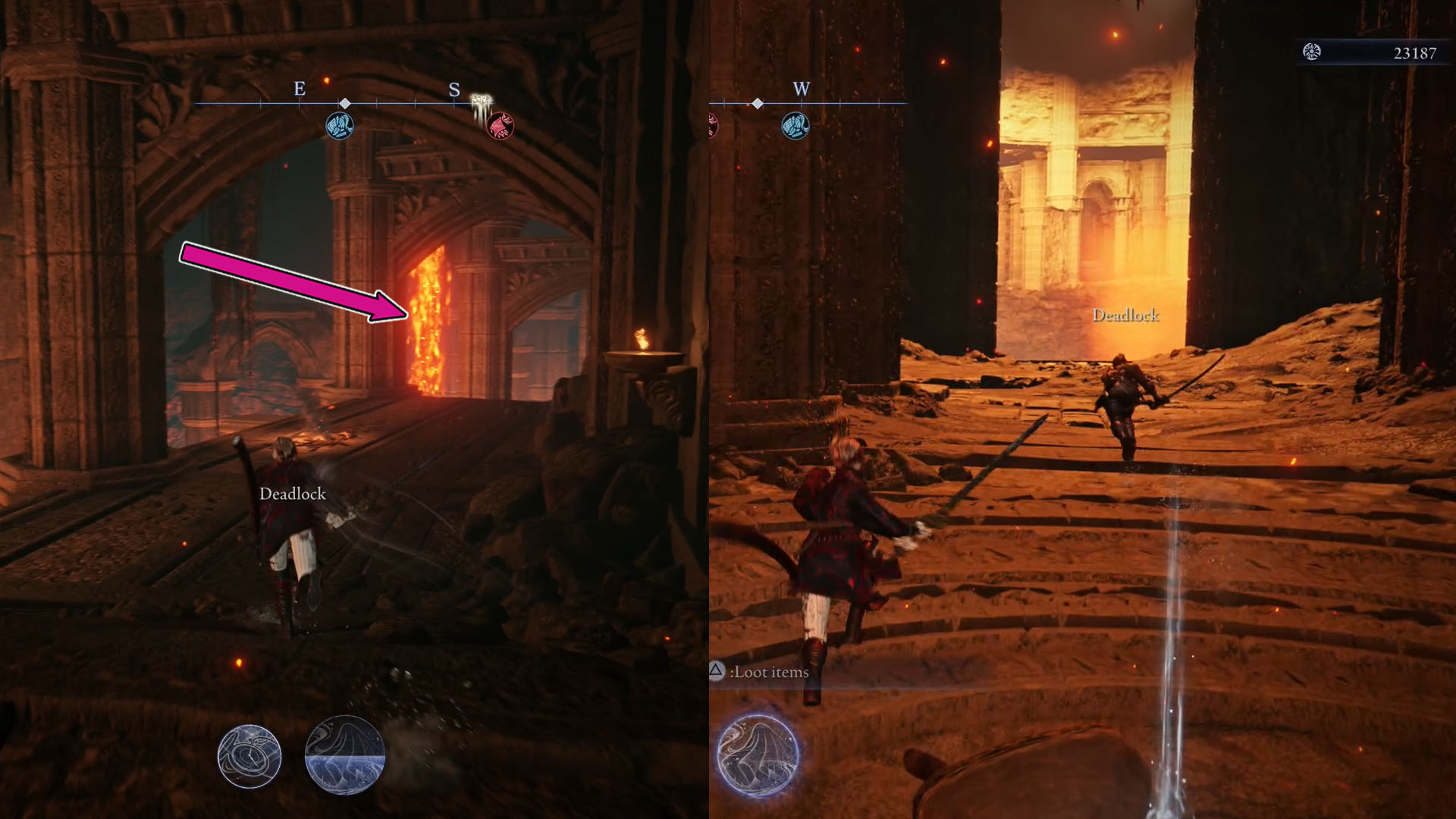
Task: Select the Deadlock nameplate above the left player
Action: click(x=293, y=494)
